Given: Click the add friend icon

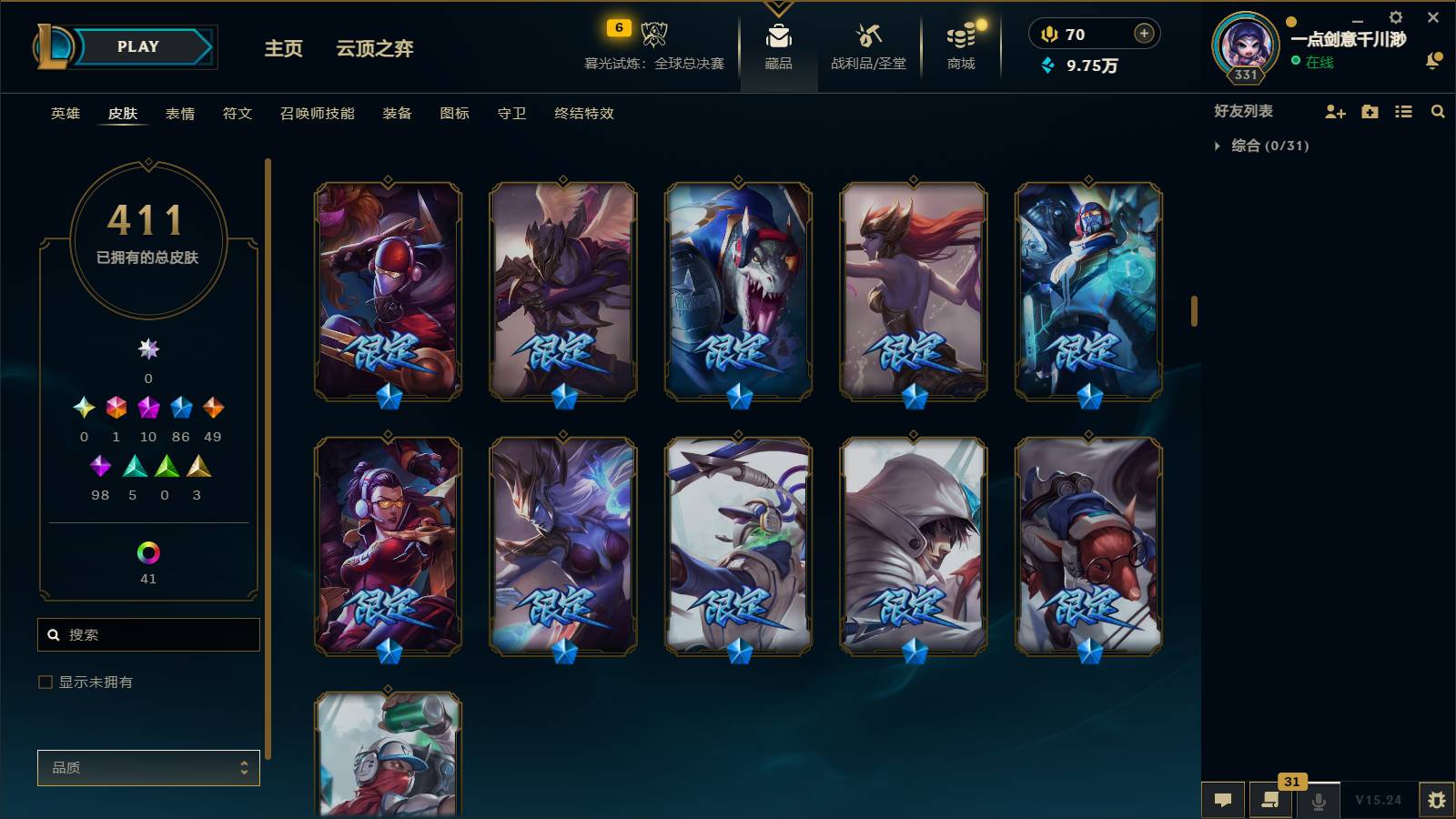Looking at the screenshot, I should click(x=1334, y=111).
